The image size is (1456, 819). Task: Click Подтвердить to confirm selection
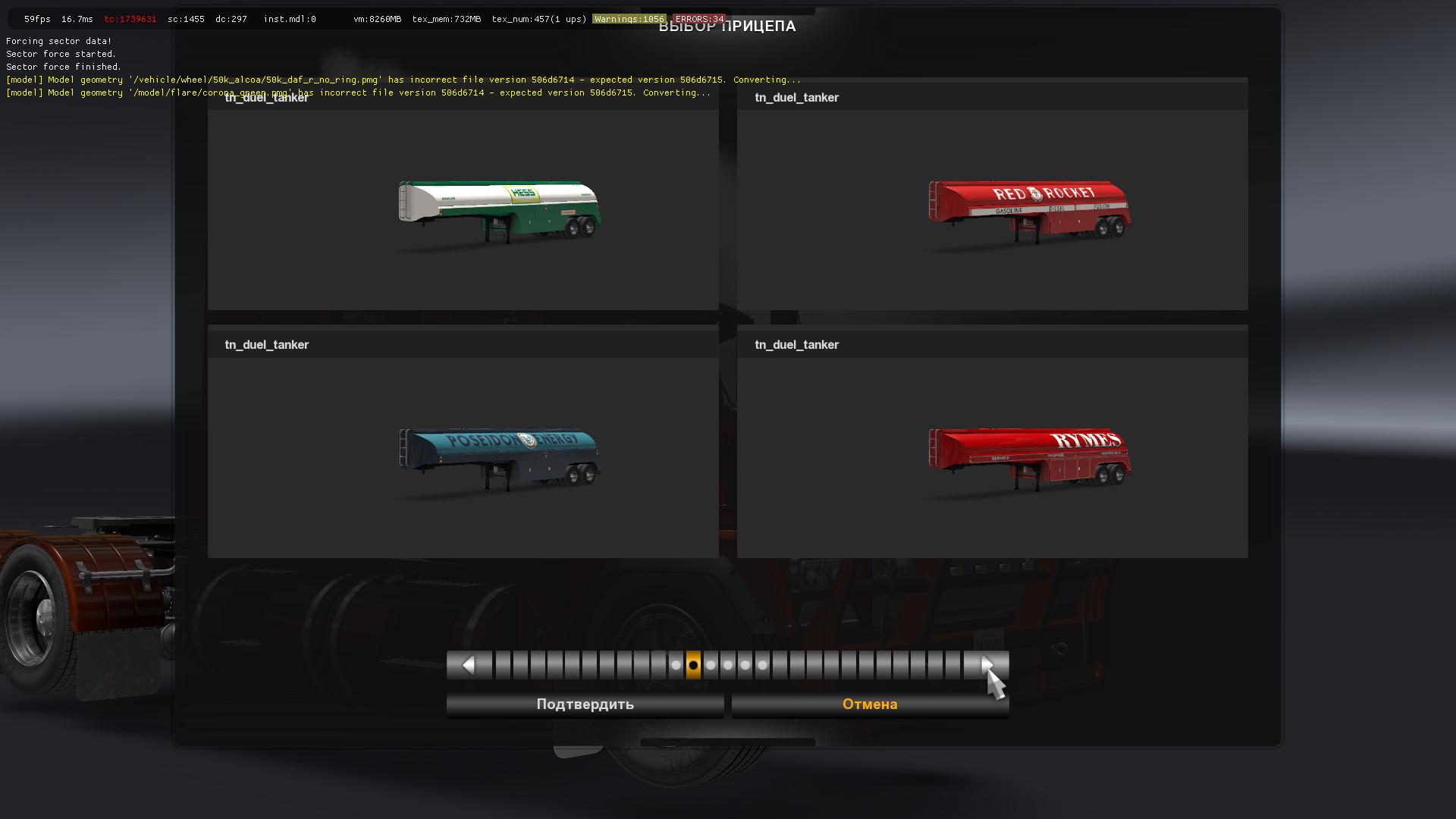point(585,704)
